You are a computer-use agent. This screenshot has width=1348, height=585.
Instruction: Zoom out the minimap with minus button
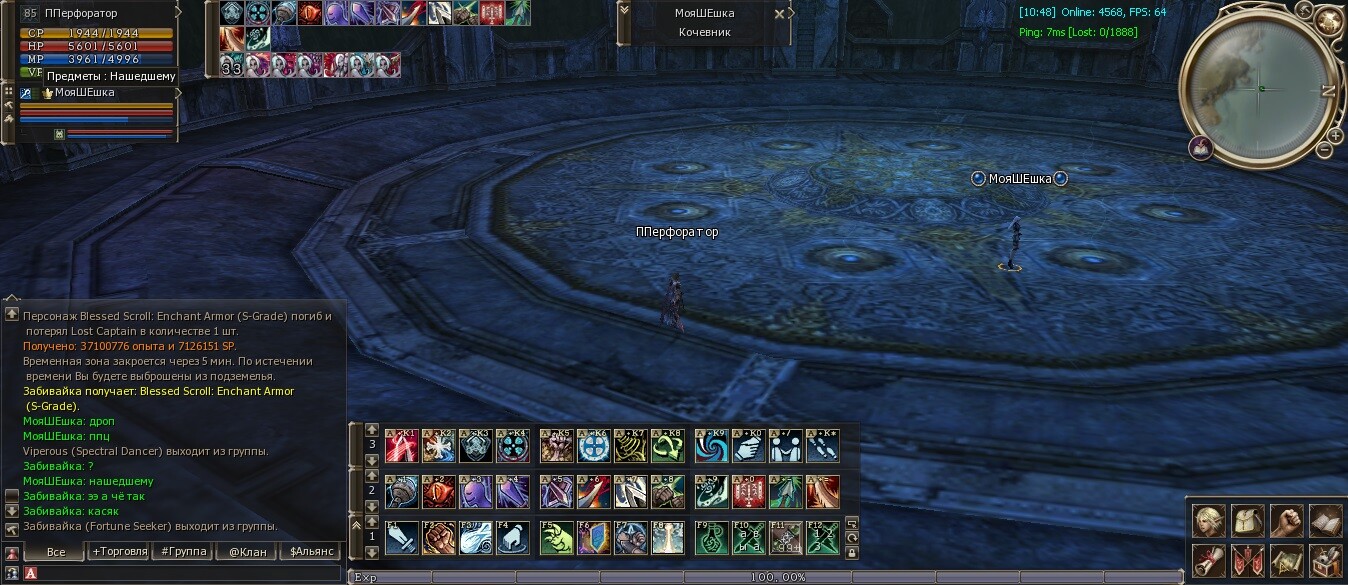(x=1324, y=150)
